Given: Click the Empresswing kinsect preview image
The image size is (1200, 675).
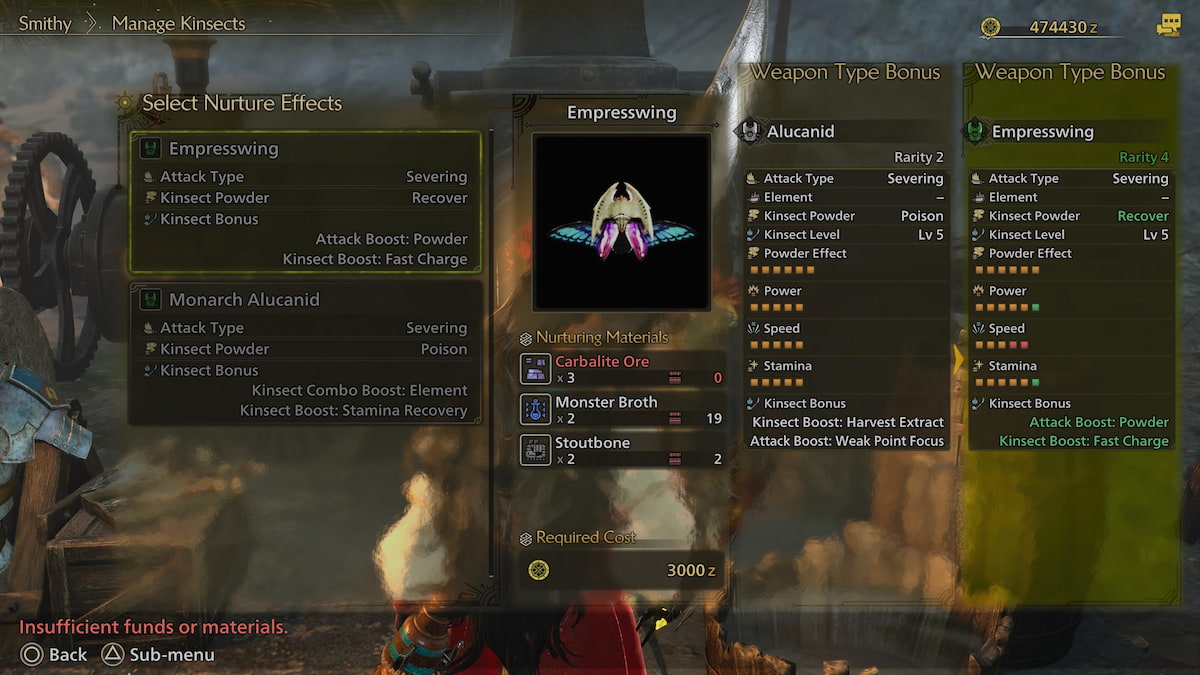Looking at the screenshot, I should [622, 222].
